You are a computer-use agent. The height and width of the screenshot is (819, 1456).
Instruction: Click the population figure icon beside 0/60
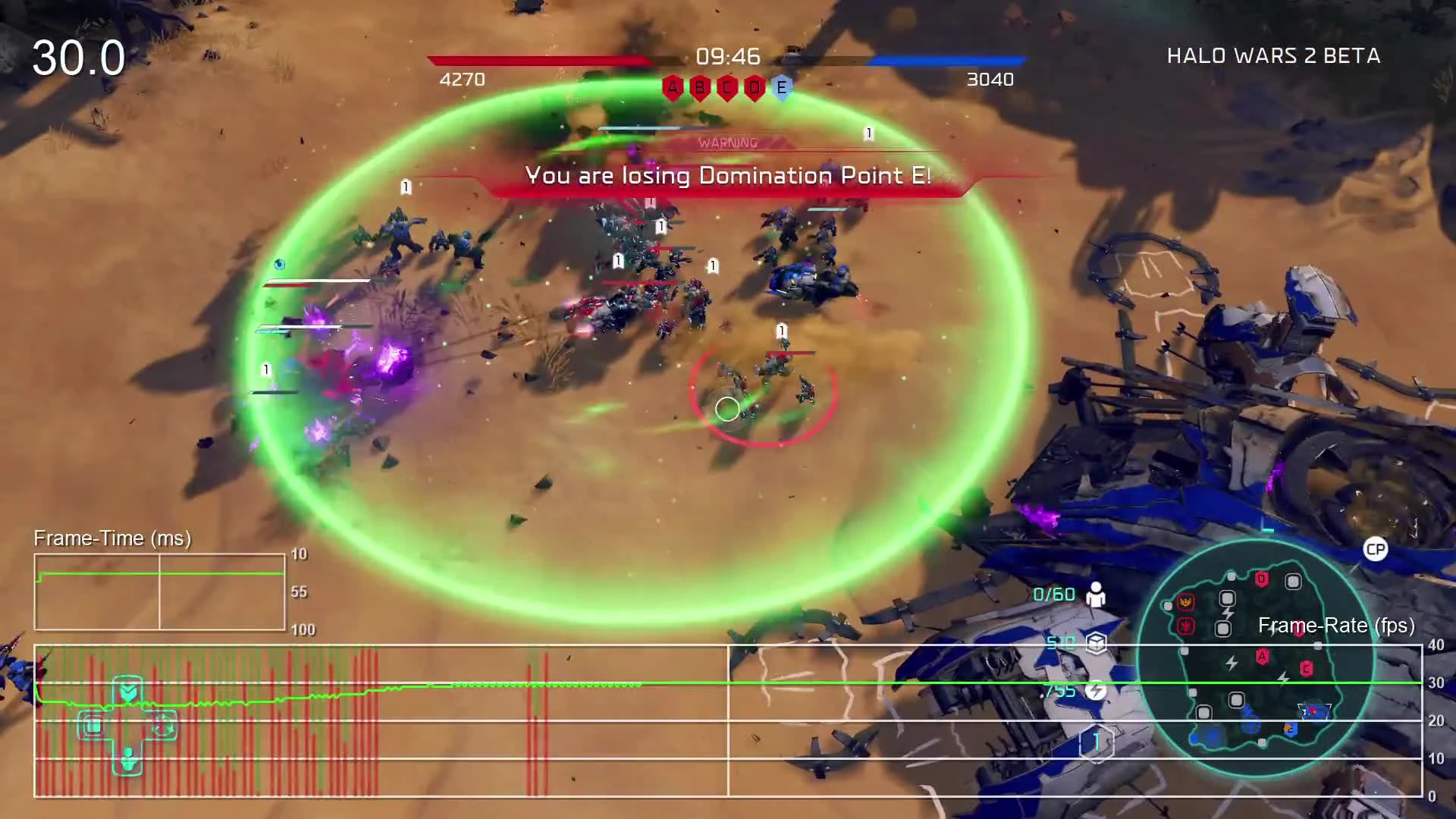(x=1097, y=596)
